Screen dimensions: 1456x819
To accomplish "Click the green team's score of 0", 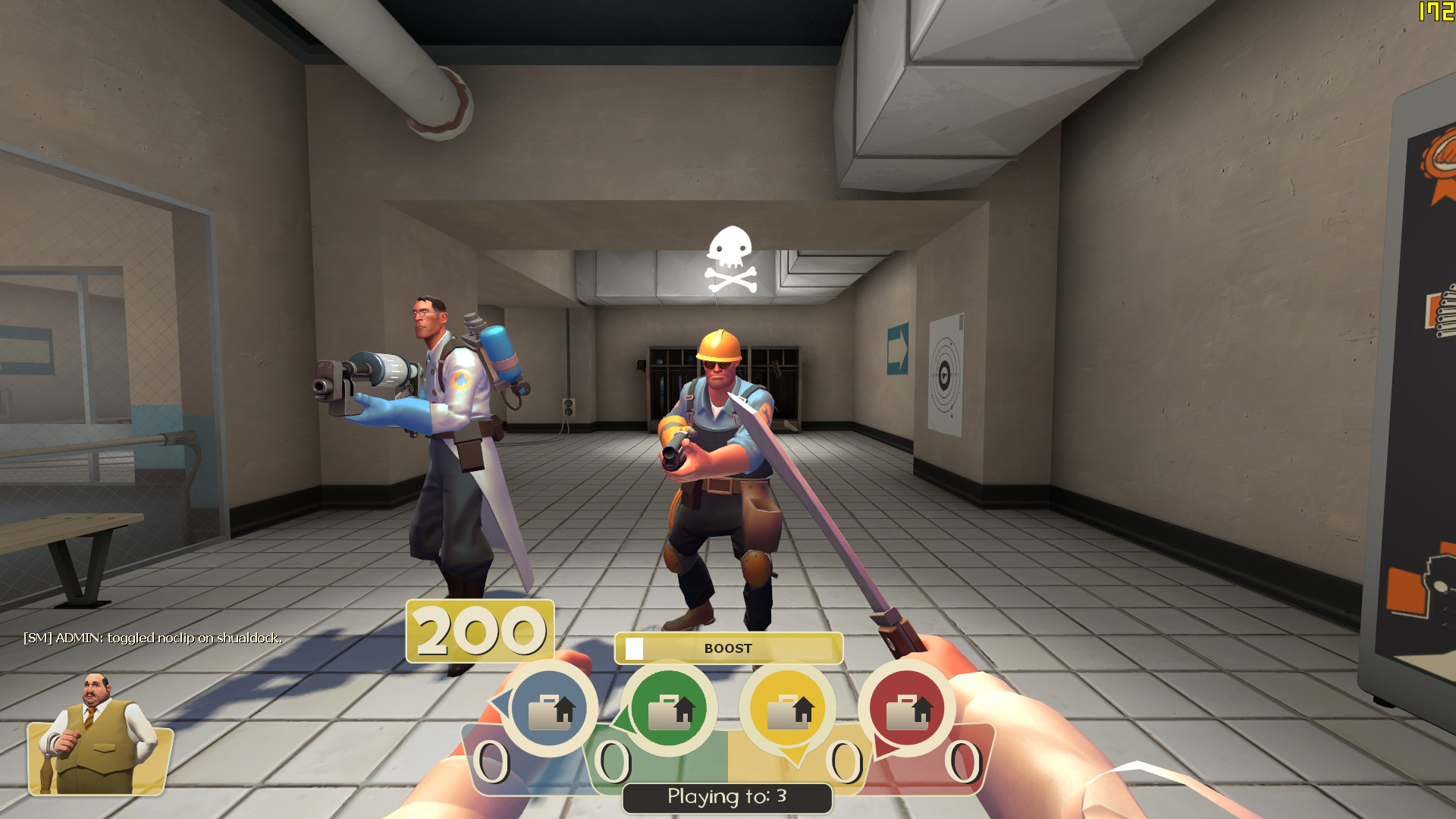I will point(613,762).
